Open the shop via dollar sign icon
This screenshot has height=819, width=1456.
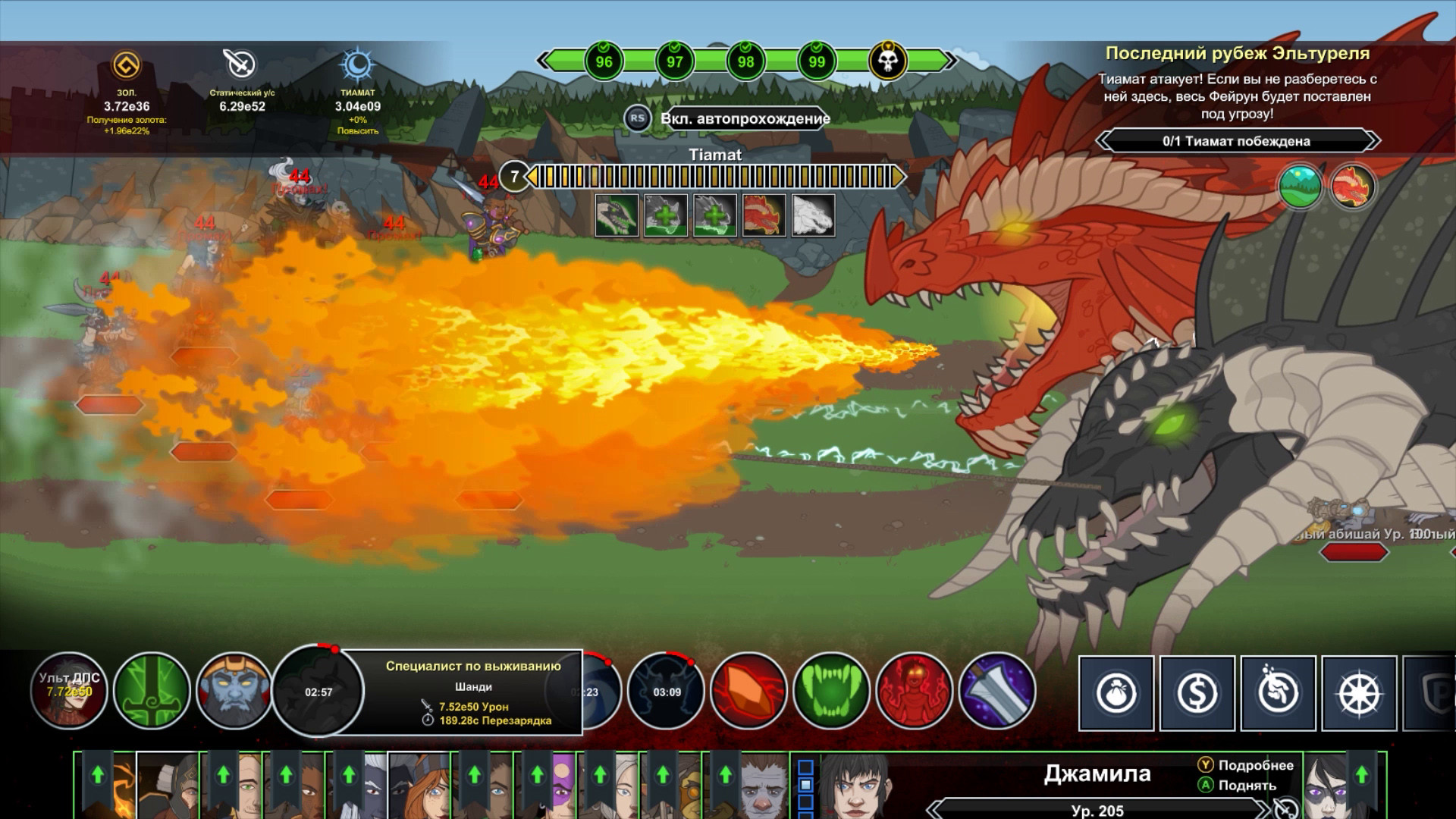click(1198, 693)
